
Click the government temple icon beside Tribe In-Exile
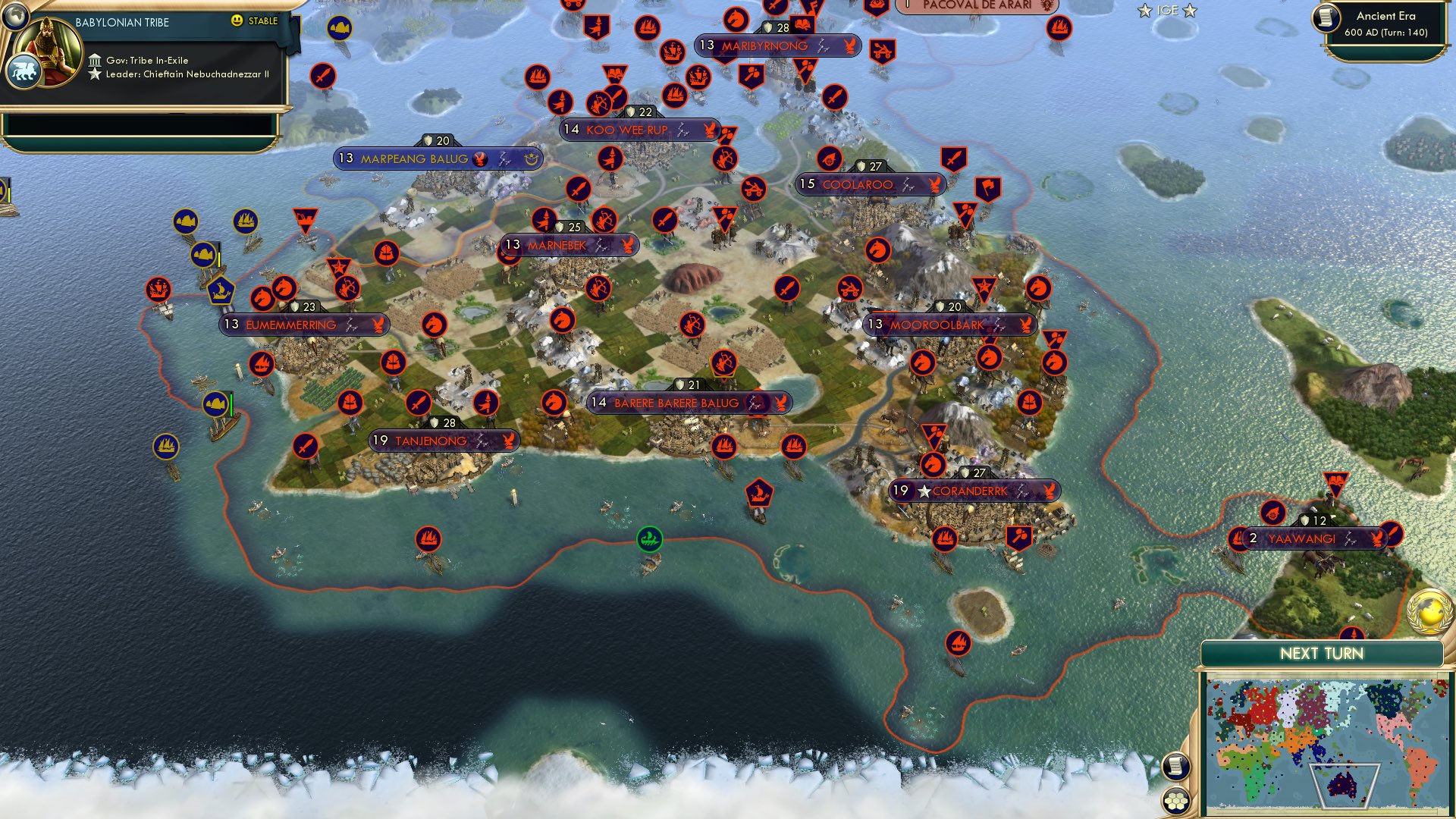click(x=95, y=60)
